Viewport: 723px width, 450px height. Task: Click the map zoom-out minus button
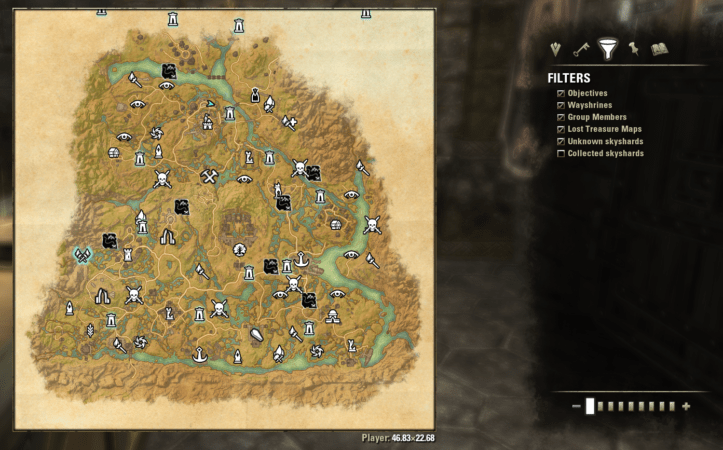coord(576,406)
